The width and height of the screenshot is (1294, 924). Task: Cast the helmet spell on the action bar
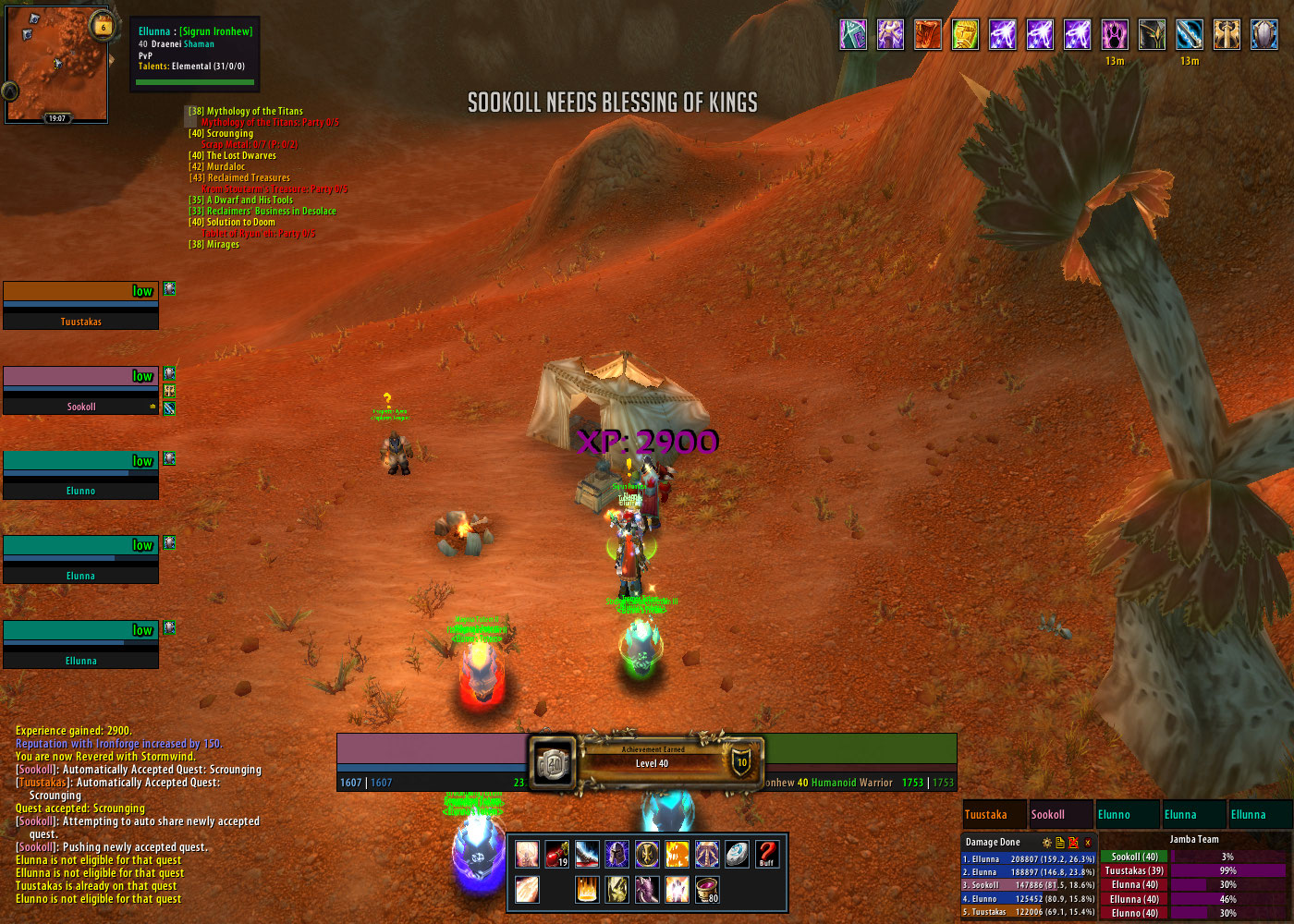coord(616,855)
